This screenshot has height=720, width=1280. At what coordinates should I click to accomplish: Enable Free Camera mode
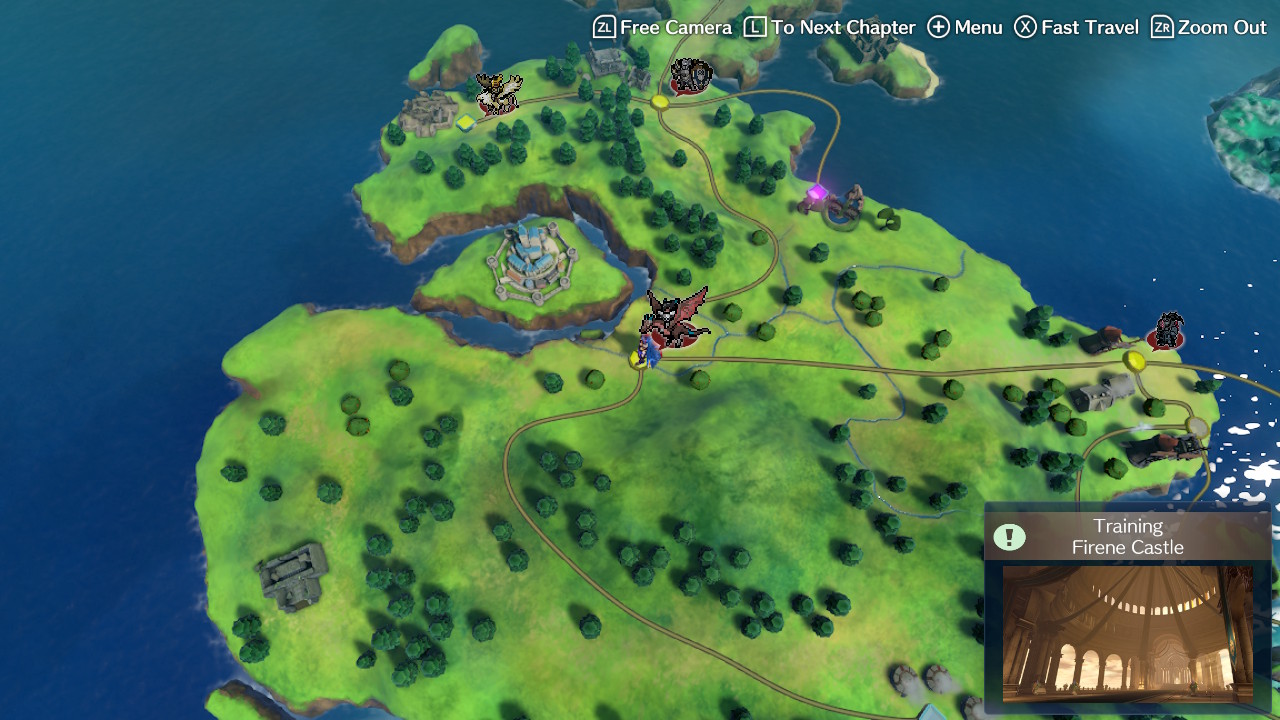coord(660,27)
